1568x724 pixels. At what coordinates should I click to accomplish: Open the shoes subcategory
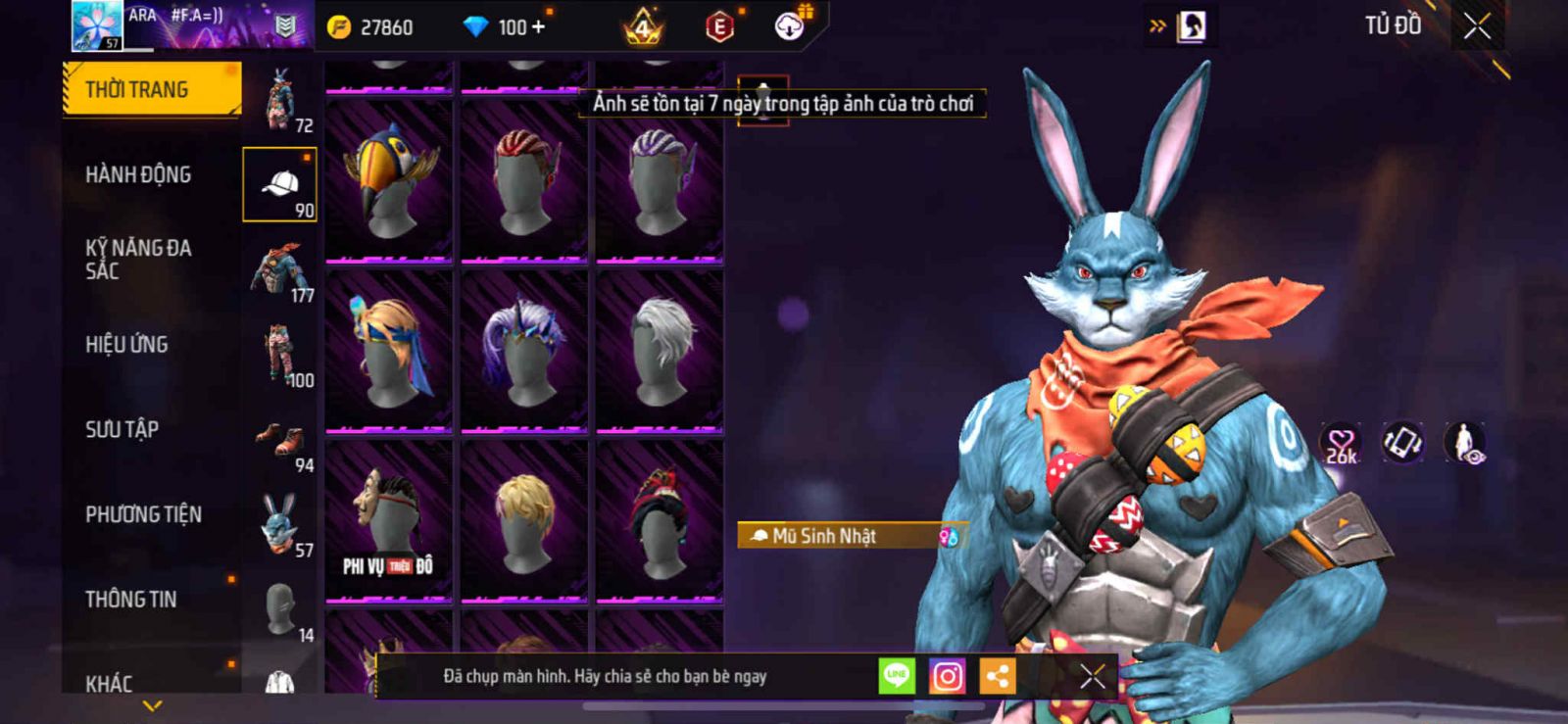click(x=280, y=440)
